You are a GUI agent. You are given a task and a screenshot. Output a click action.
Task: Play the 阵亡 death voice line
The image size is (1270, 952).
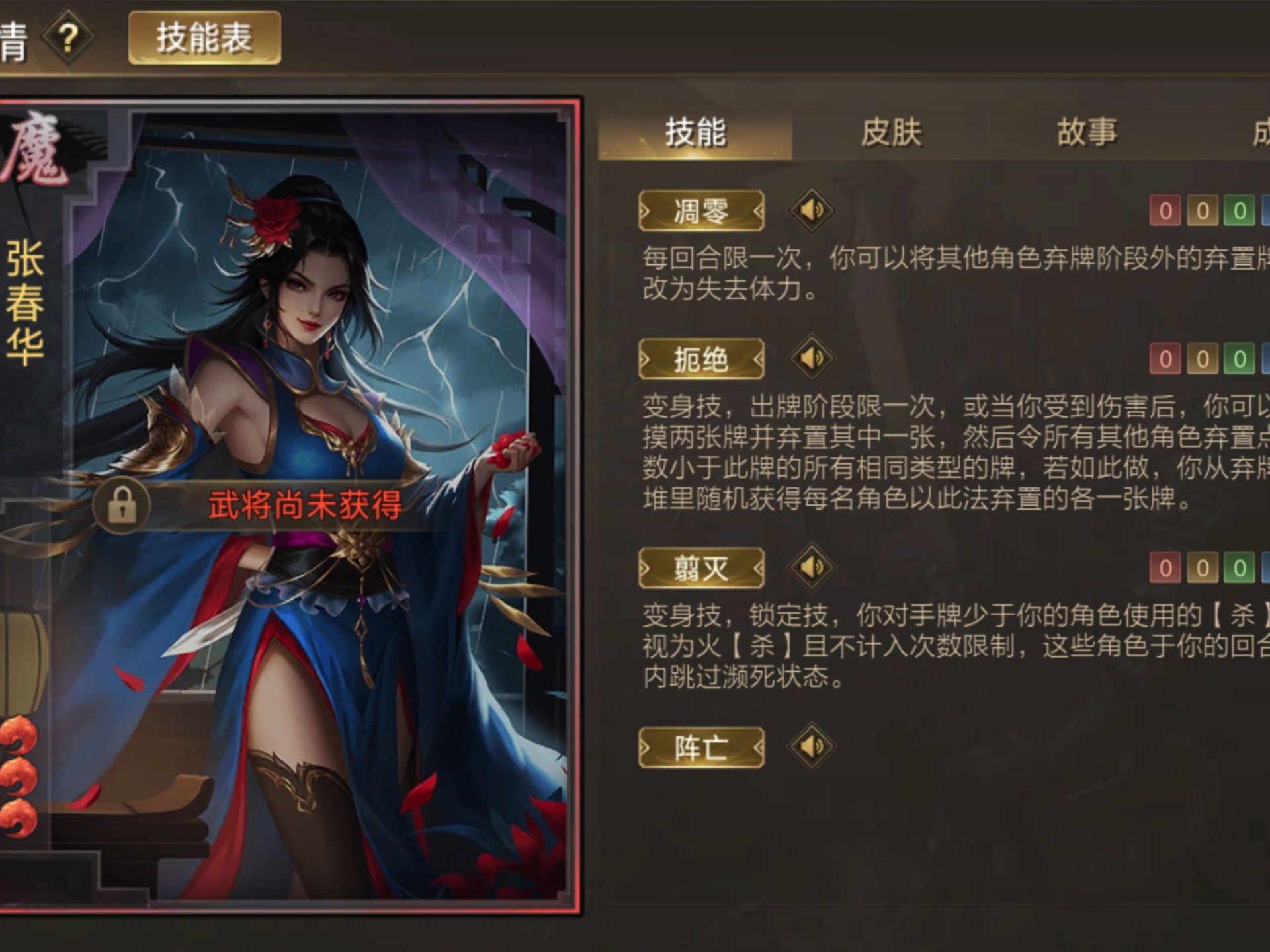[x=812, y=747]
